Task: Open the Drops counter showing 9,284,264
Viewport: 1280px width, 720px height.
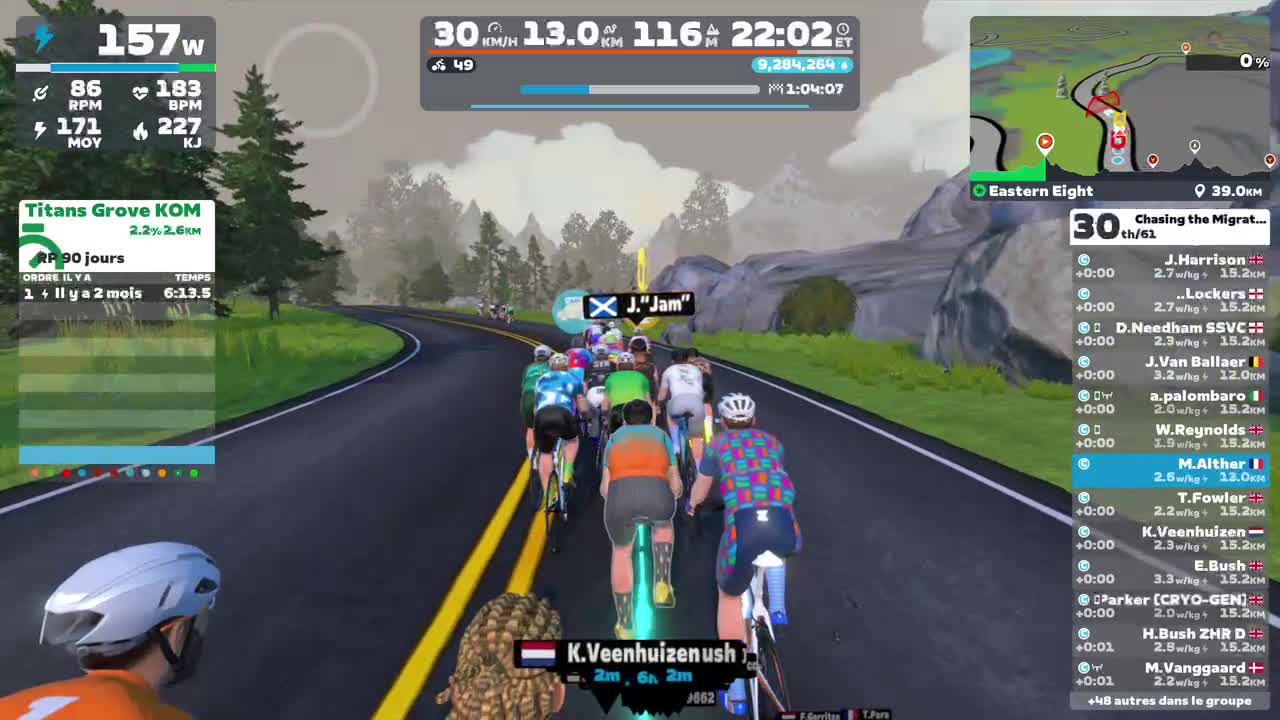Action: pos(800,65)
